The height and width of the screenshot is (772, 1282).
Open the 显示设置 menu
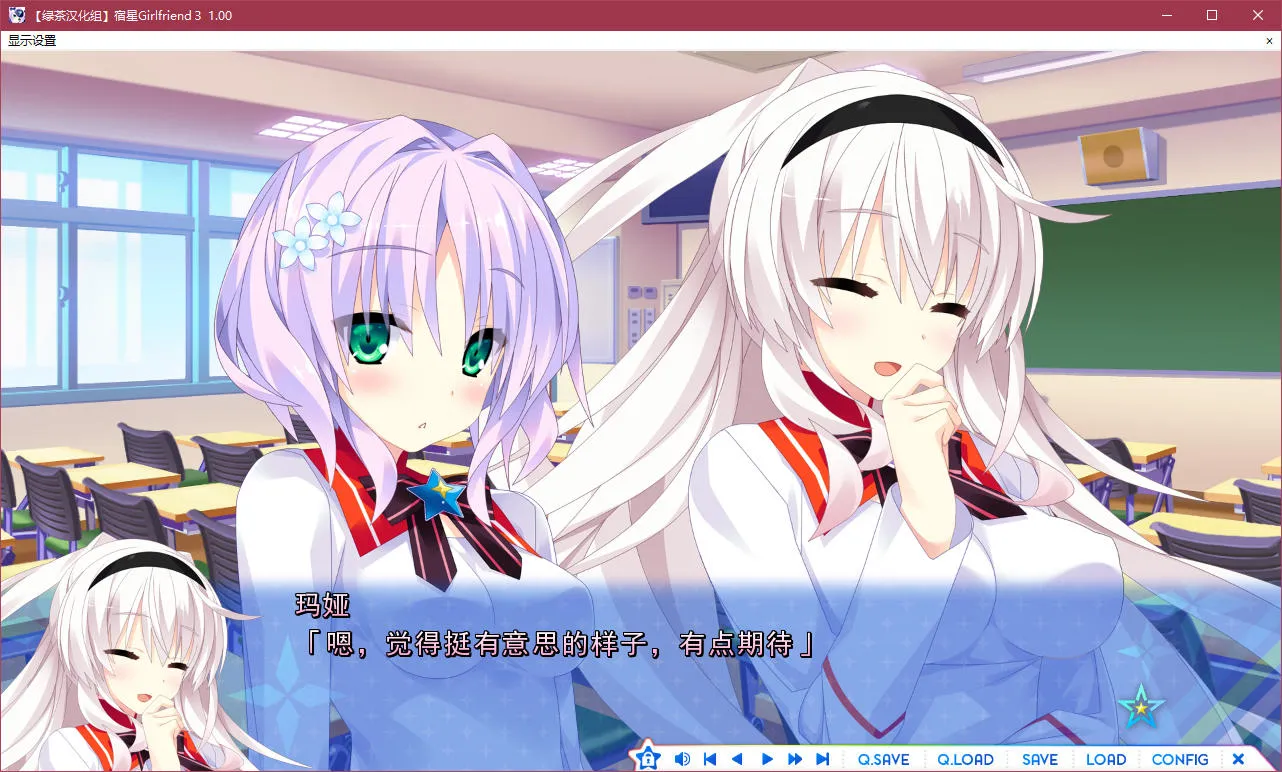coord(30,40)
